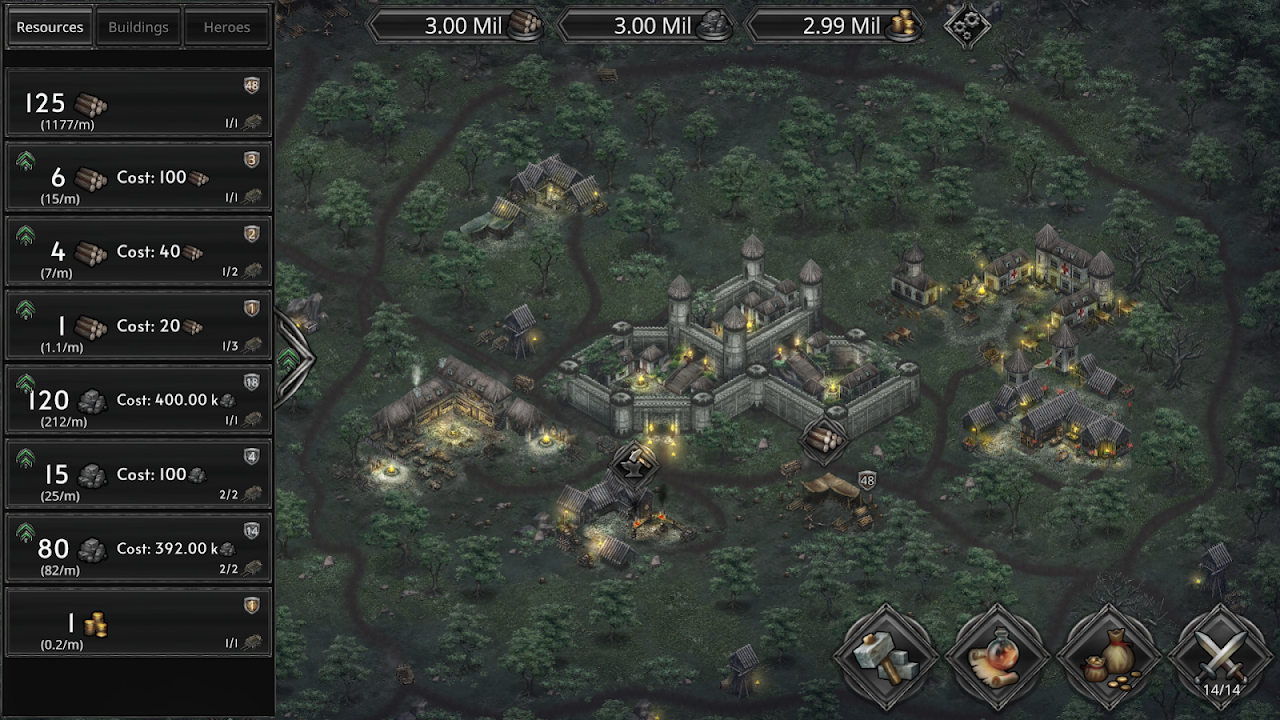Select the gold production row

138,623
